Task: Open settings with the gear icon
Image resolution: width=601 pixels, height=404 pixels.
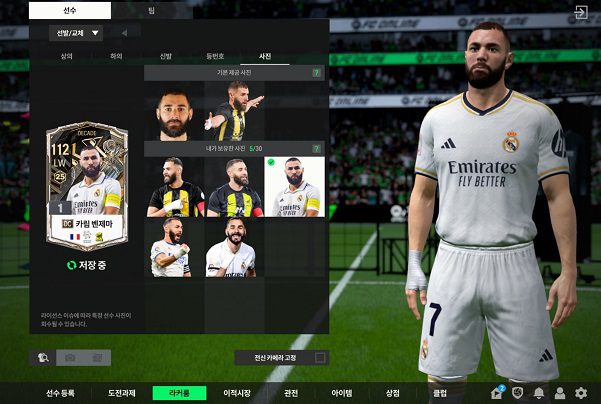Action: 581,393
